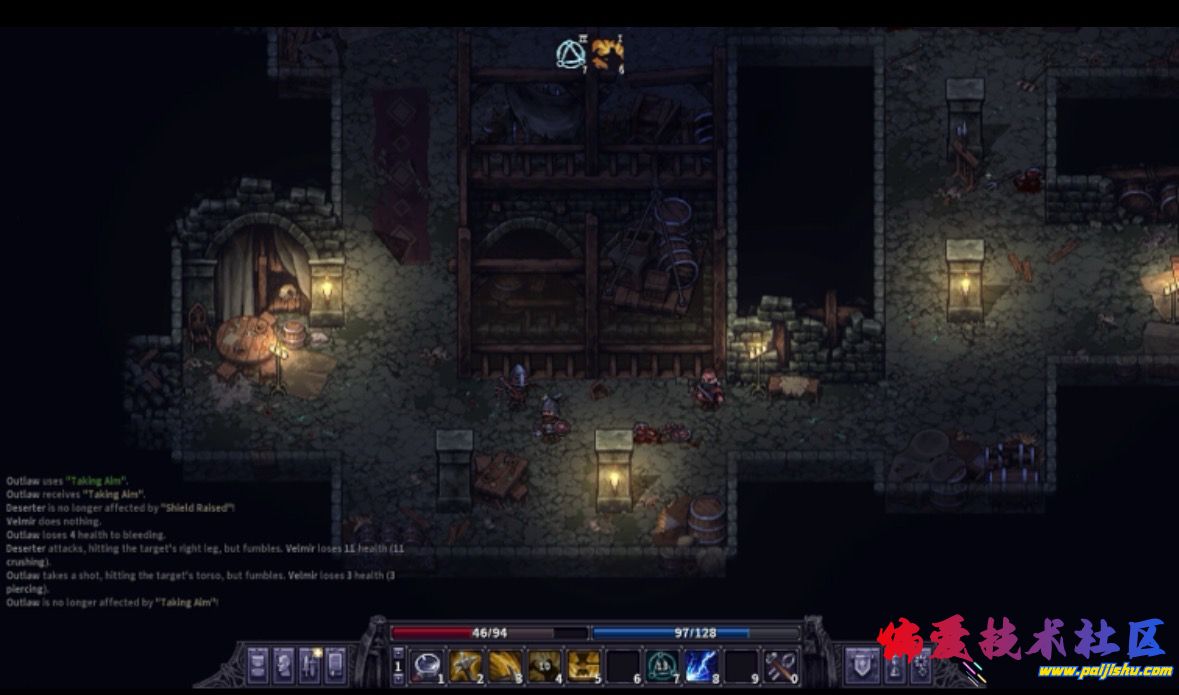Screen dimensions: 1179x695
Task: Inspect the blue triangle rune status effect icon
Action: (x=571, y=53)
